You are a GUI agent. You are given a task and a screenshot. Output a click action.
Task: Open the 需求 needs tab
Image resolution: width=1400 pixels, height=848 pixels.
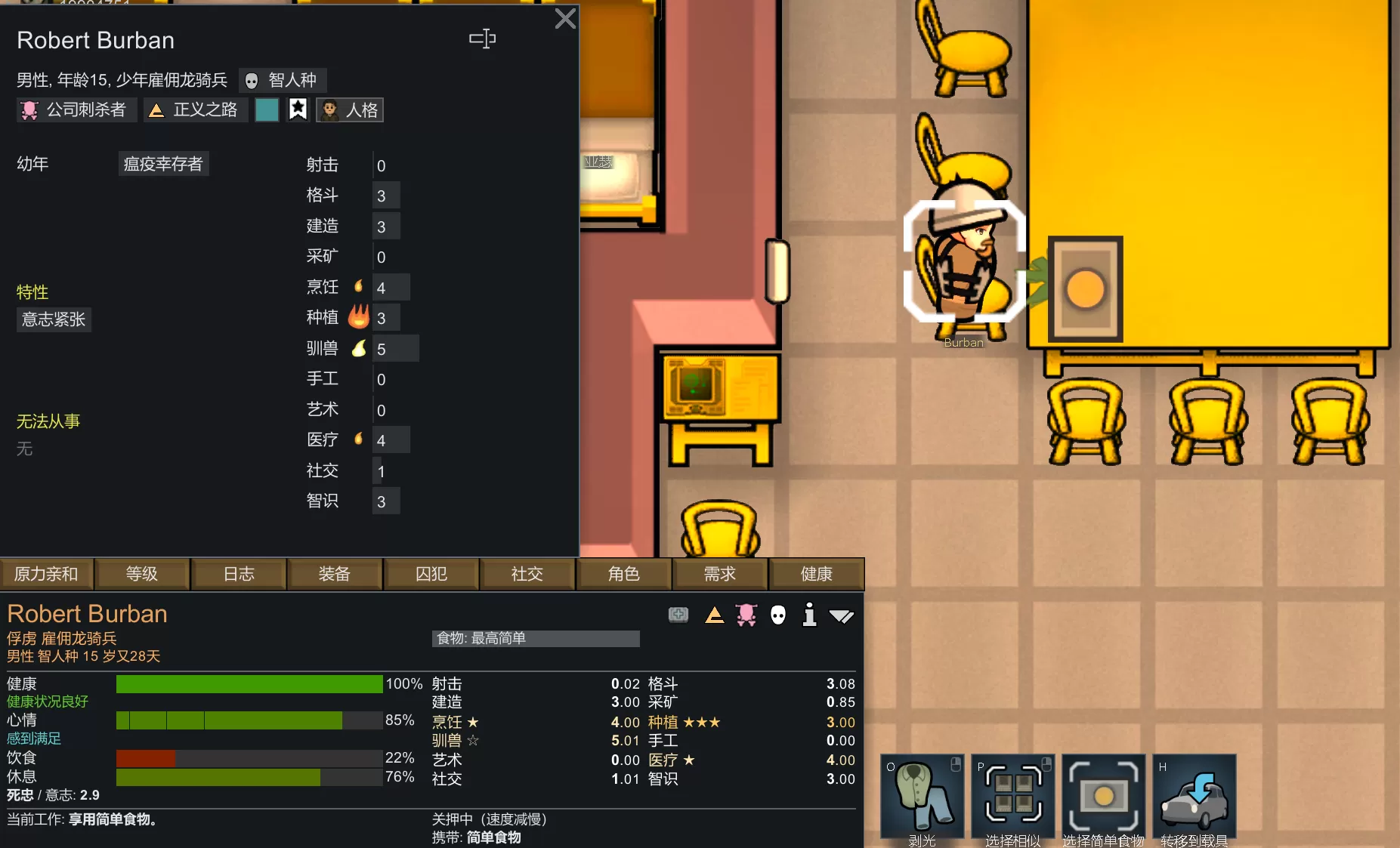click(720, 574)
